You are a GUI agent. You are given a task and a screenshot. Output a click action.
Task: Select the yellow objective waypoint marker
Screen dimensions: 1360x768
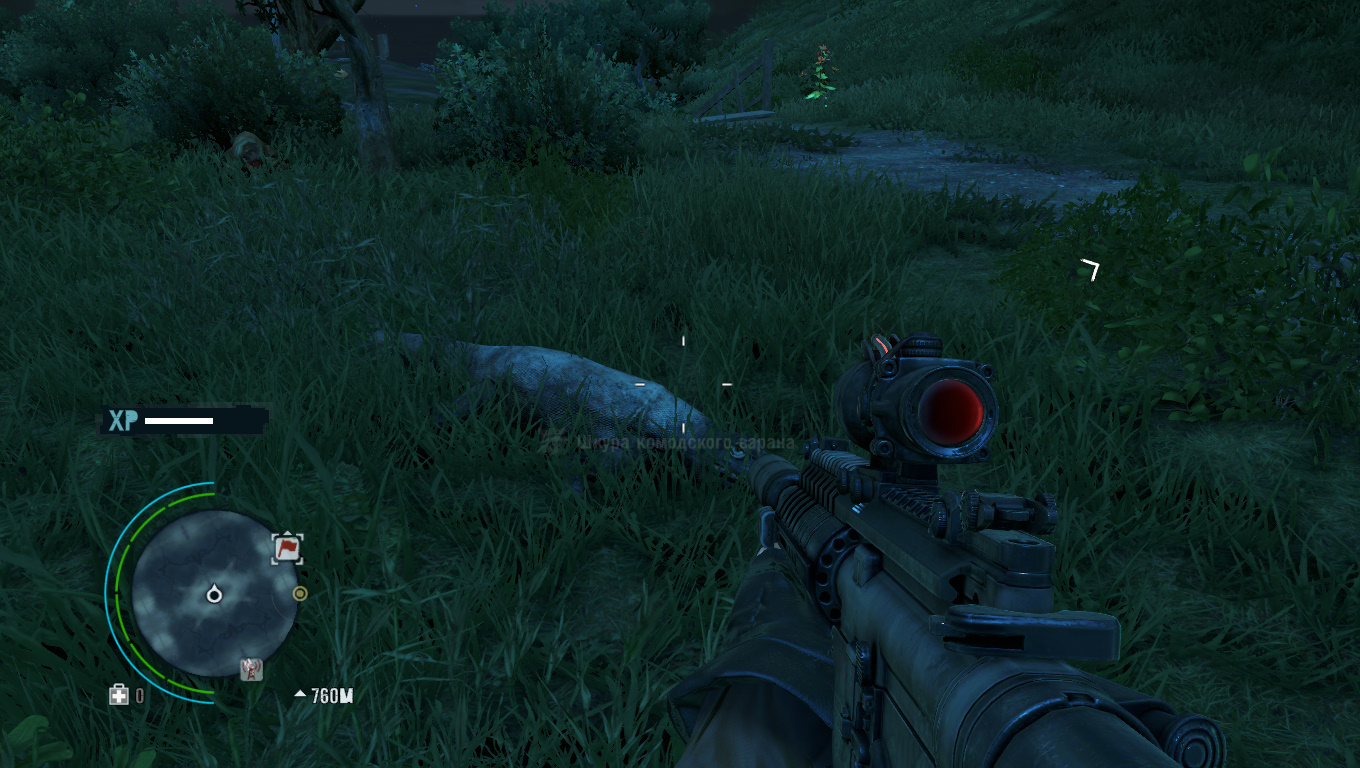tap(299, 593)
